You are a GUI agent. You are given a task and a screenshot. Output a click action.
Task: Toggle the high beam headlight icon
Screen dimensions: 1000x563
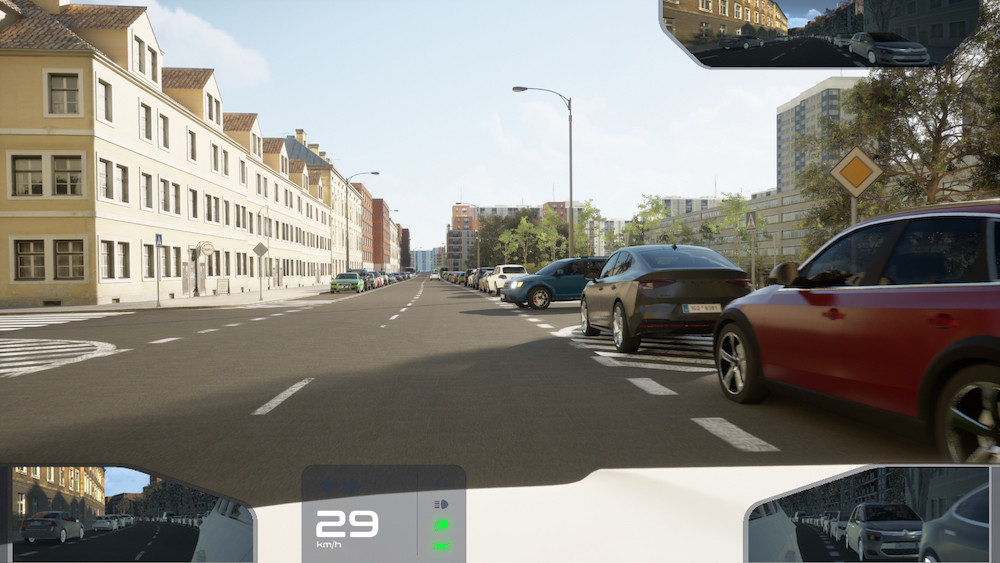tap(441, 504)
